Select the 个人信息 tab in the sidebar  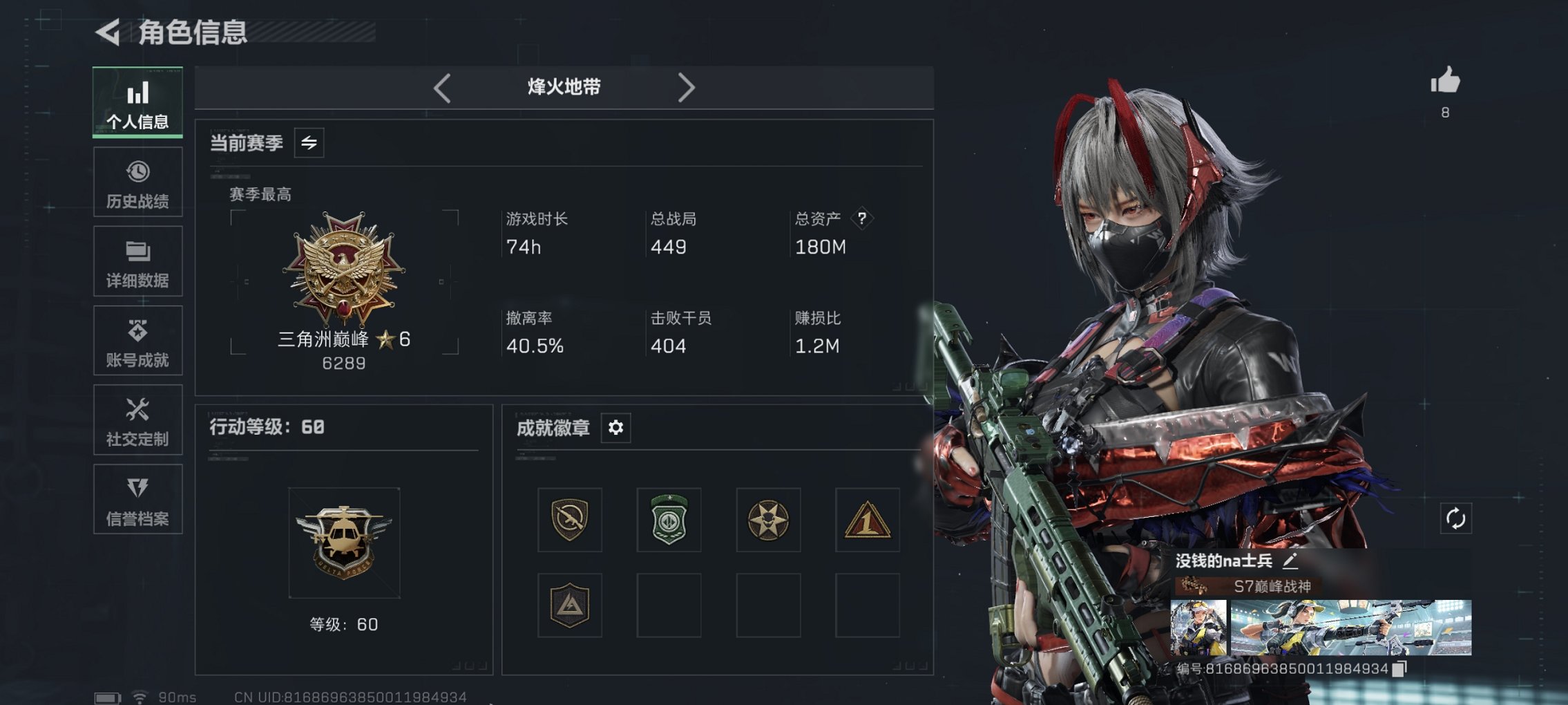pos(137,102)
